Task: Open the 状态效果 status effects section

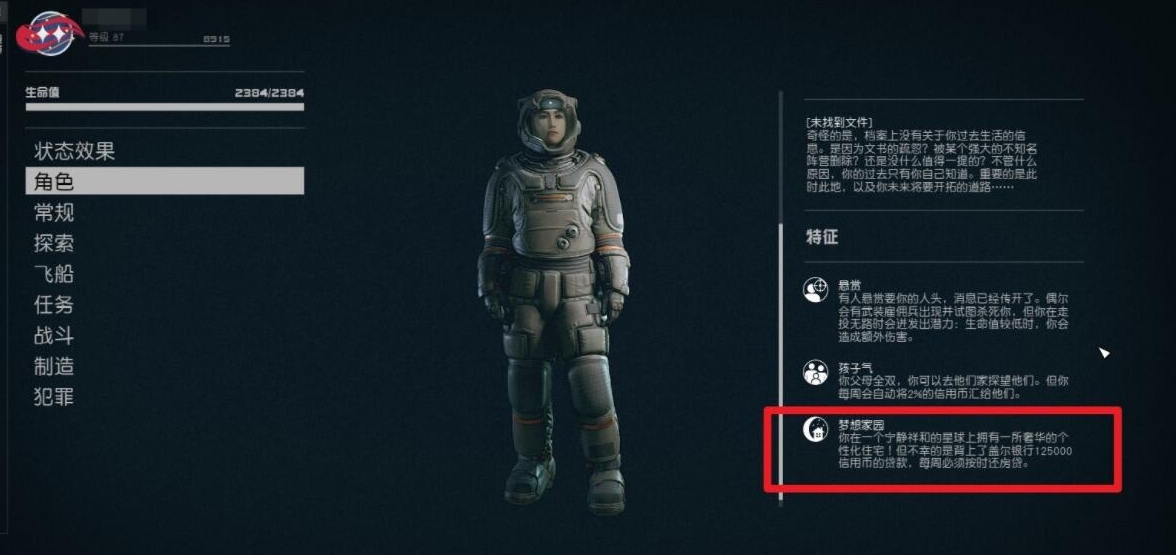Action: tap(75, 151)
